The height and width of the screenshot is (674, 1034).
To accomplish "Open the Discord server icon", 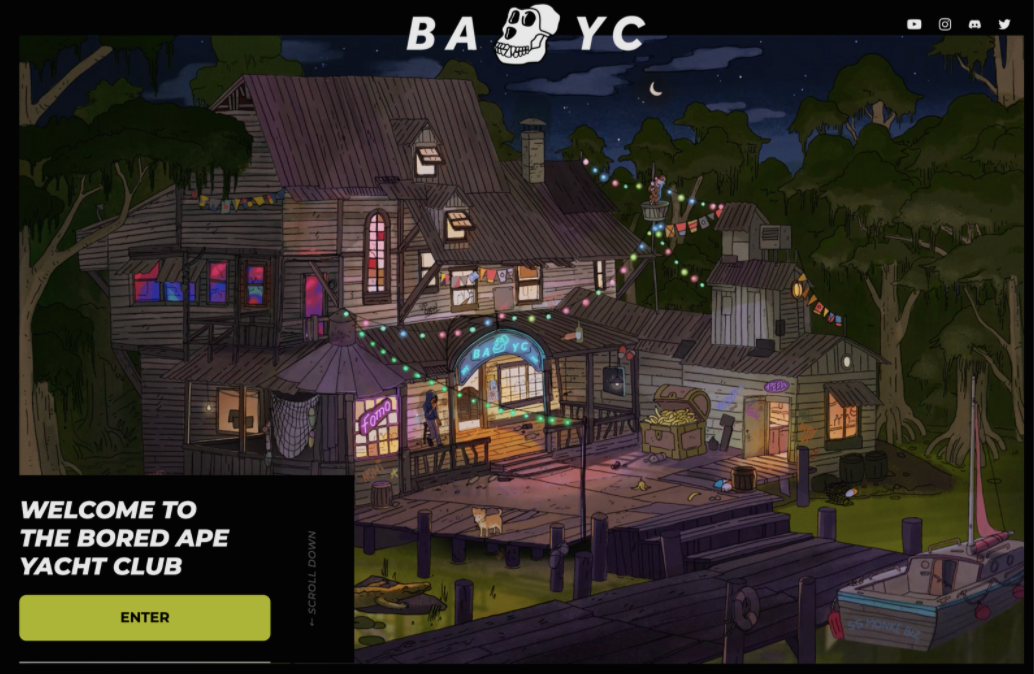I will tap(975, 24).
